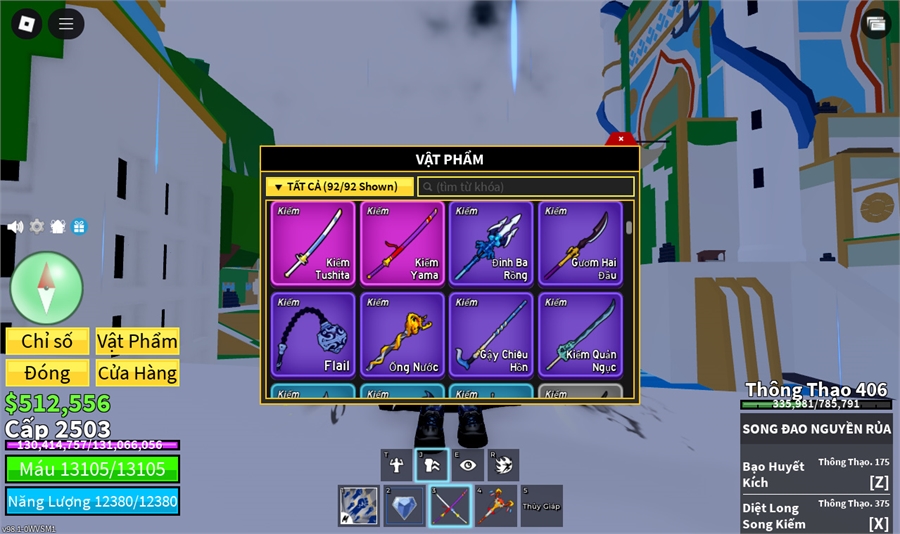Screen dimensions: 900x534
Task: Select the Đinh Ba Rồng trident
Action: (x=491, y=243)
